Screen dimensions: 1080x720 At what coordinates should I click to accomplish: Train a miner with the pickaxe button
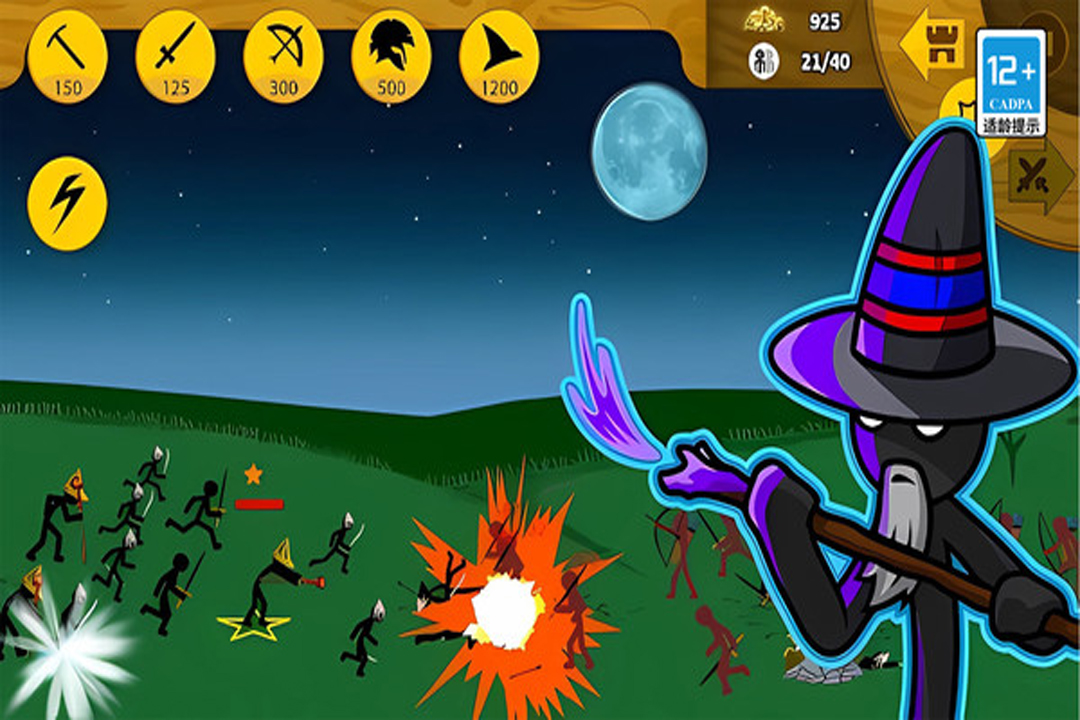[67, 57]
